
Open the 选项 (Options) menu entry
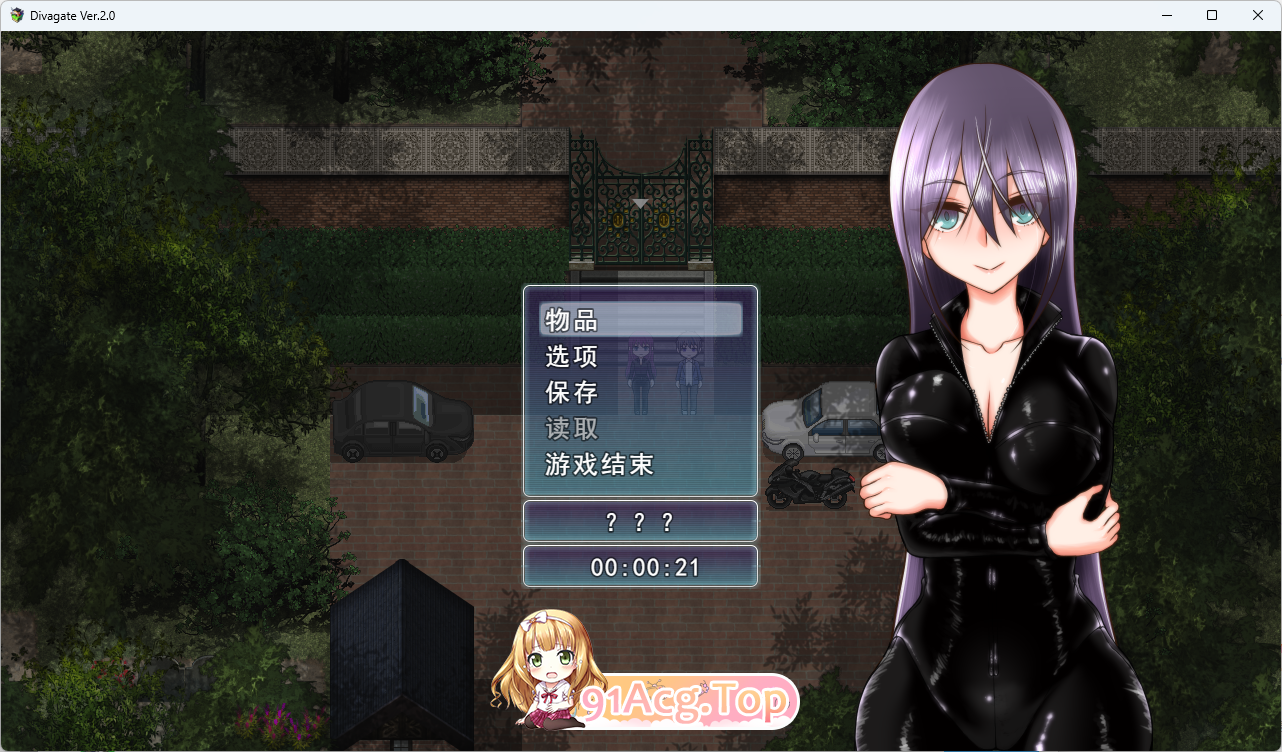[570, 356]
